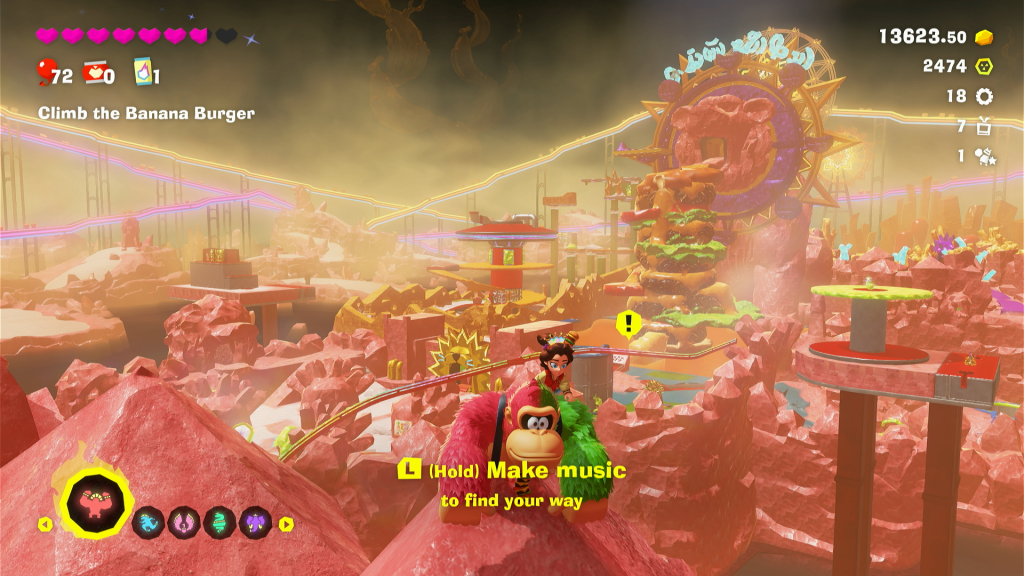This screenshot has height=576, width=1024.
Task: Click the right arrow of Bananza selector
Action: [286, 523]
